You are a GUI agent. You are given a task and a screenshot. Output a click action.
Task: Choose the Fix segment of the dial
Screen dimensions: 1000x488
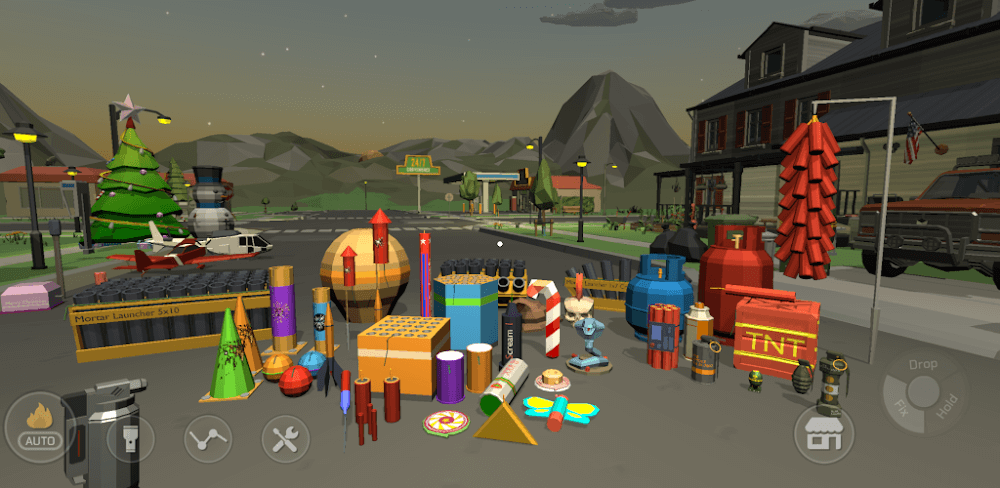901,407
